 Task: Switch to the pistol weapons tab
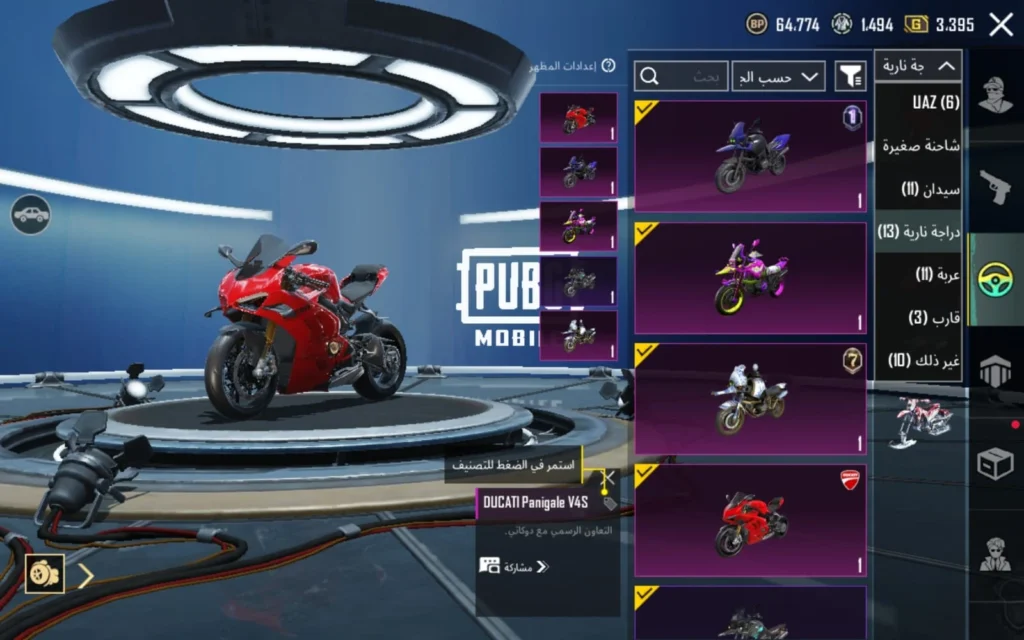click(x=995, y=187)
